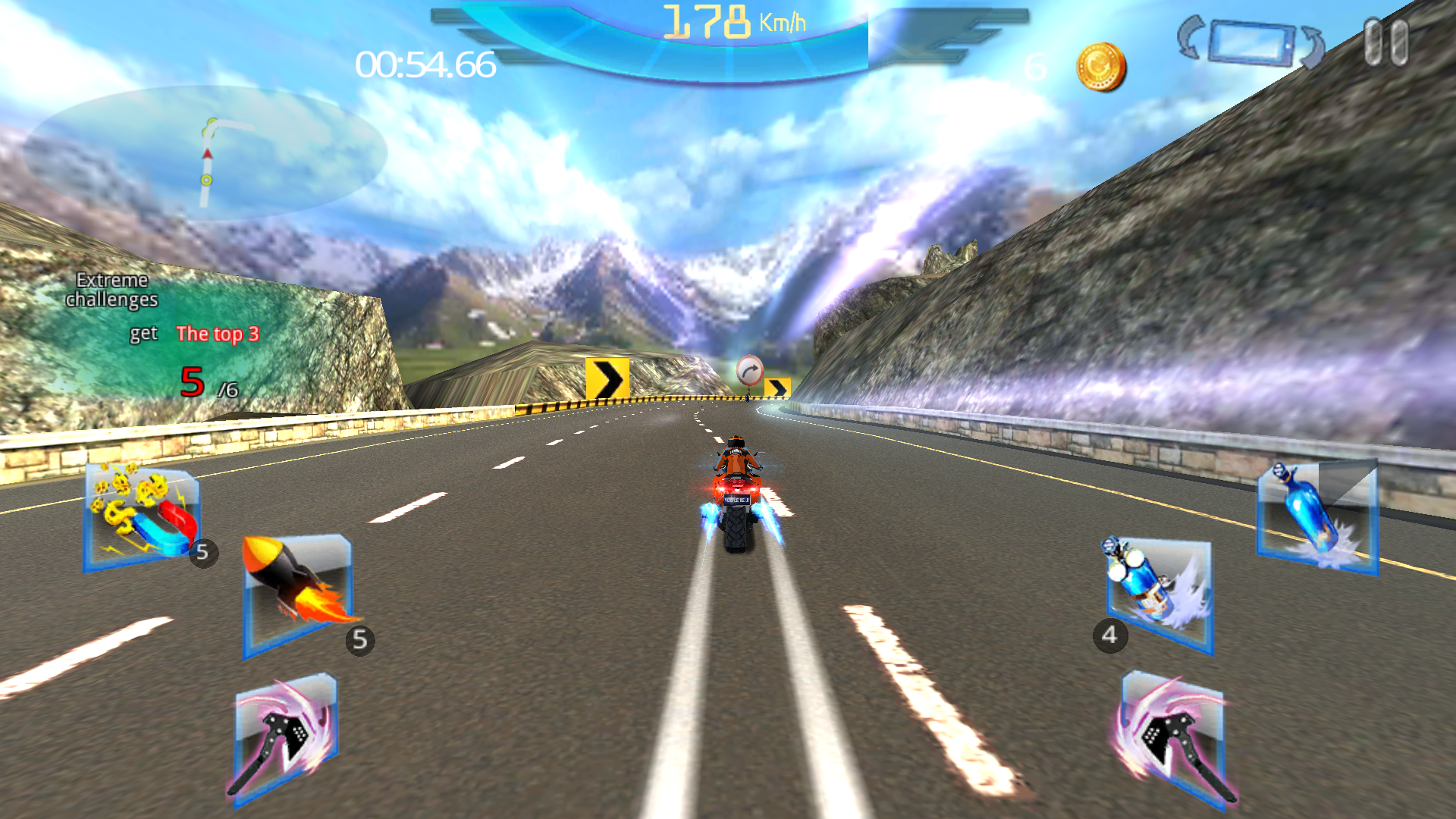Click the yellow chevron road sign
Screen dimensions: 1456x819
[x=607, y=377]
